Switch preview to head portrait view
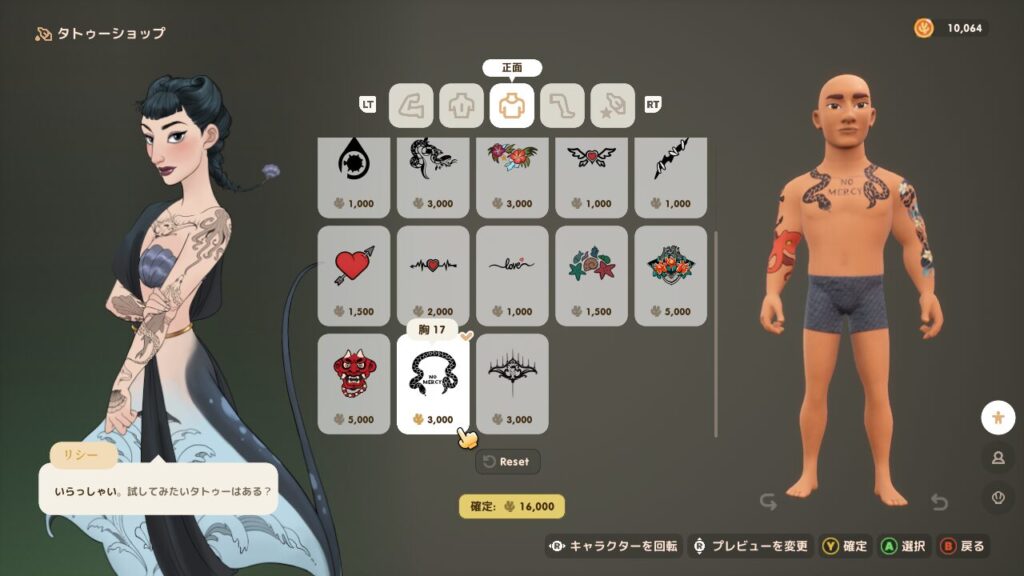The image size is (1024, 576). click(x=997, y=457)
